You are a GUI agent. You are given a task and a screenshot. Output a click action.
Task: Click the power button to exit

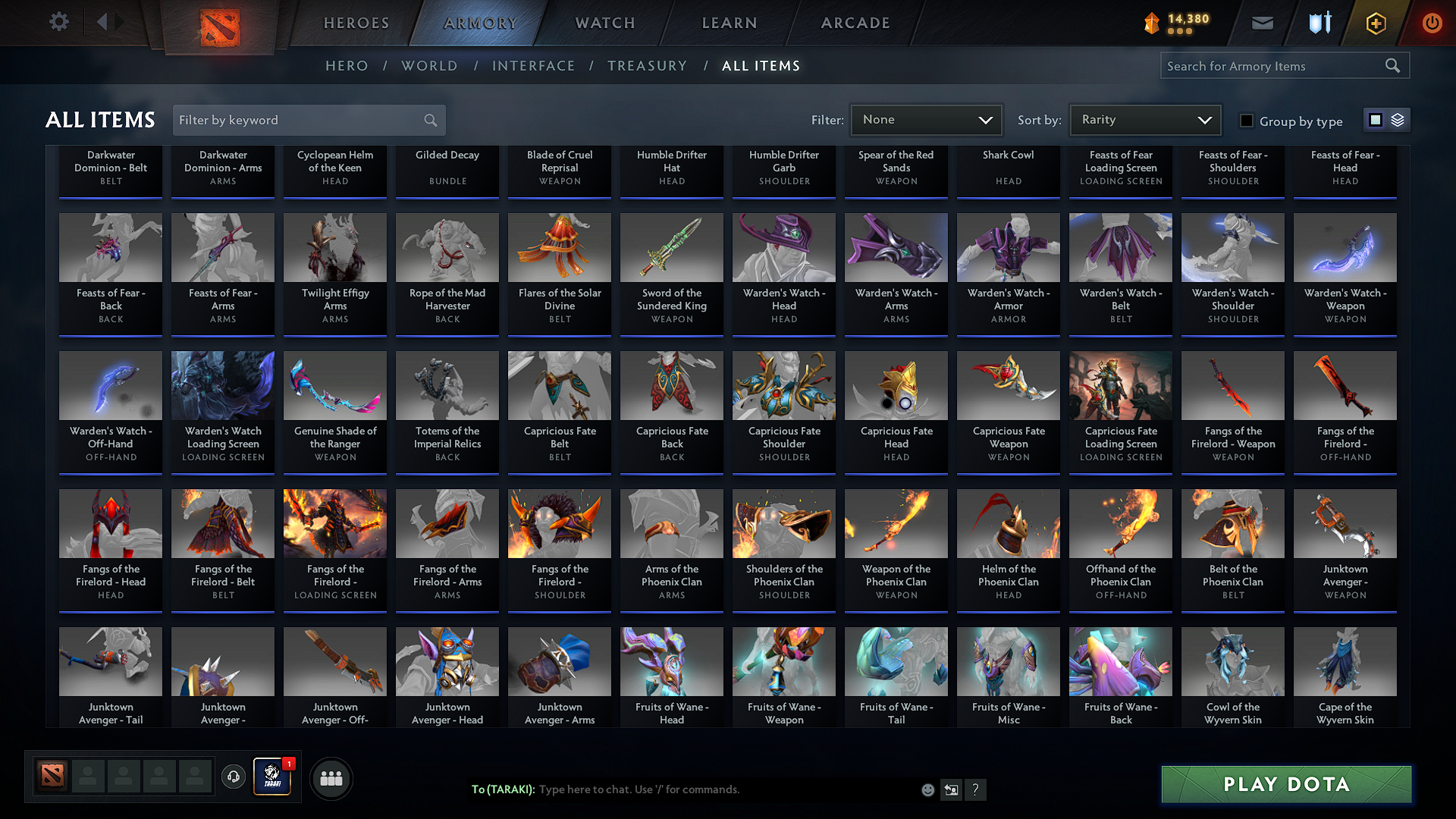[x=1432, y=23]
